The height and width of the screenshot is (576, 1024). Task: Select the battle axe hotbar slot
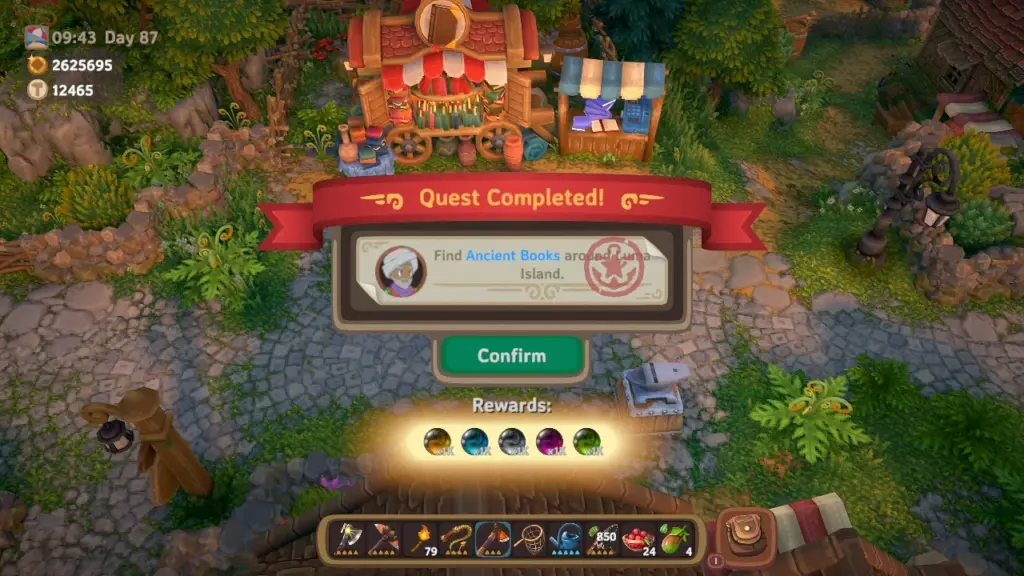pos(346,539)
